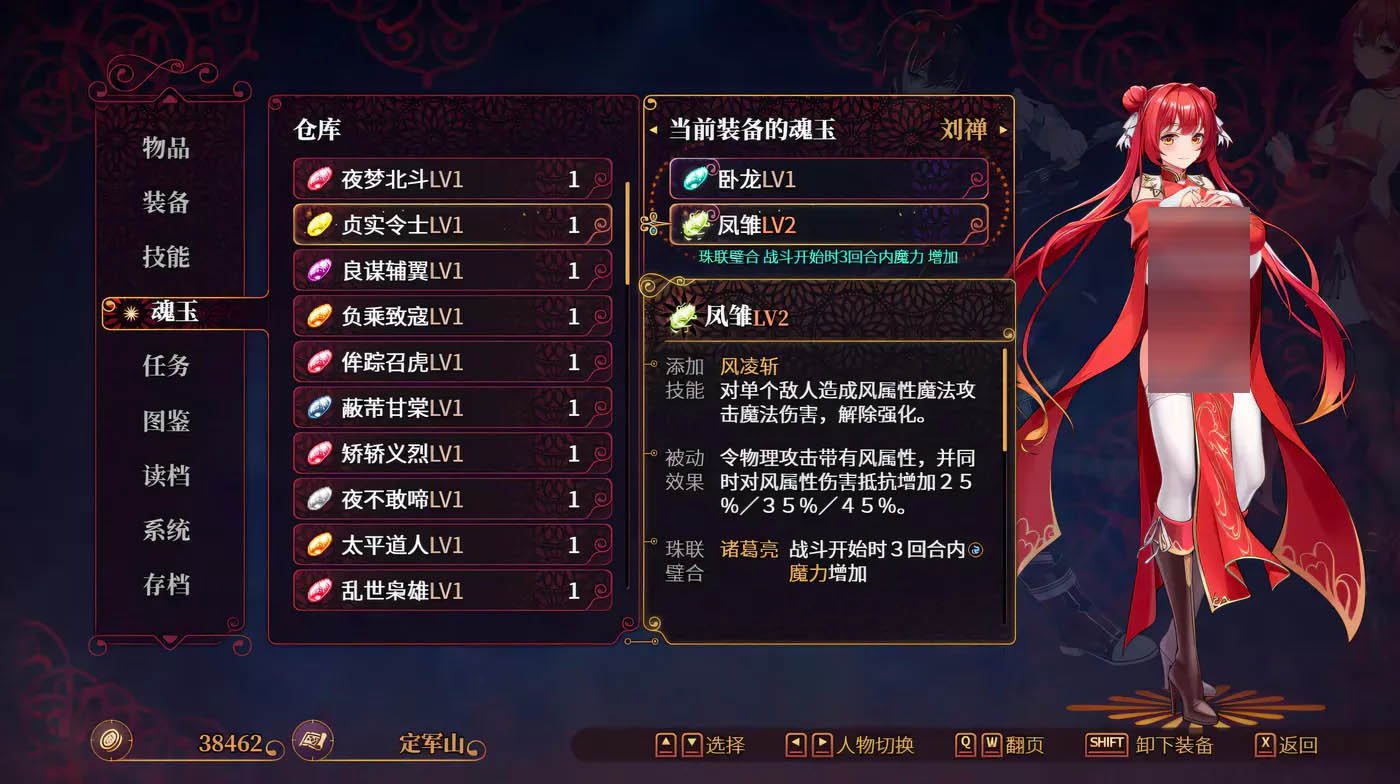Click the SHIFT 卸下装备 unequip button
Screen dimensions: 1400x784
[x=1106, y=744]
